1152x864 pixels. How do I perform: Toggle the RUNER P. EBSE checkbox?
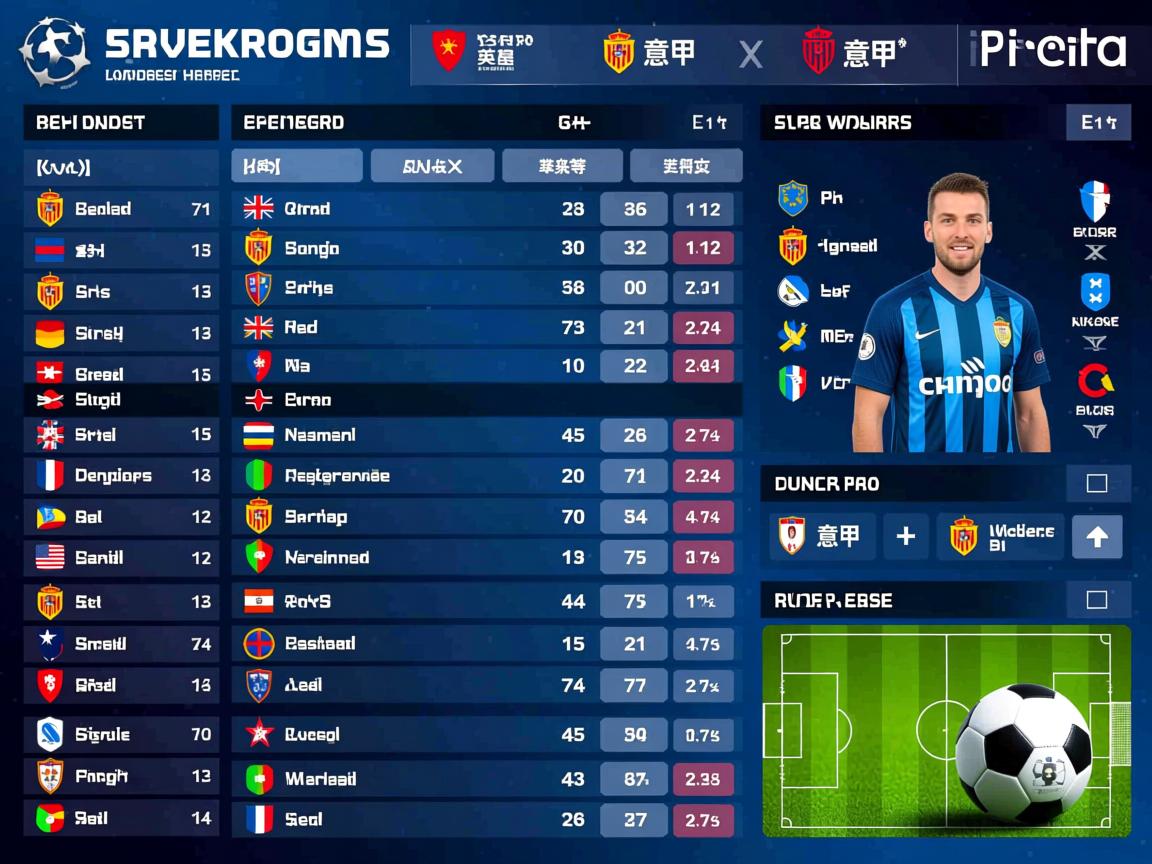tap(1096, 600)
